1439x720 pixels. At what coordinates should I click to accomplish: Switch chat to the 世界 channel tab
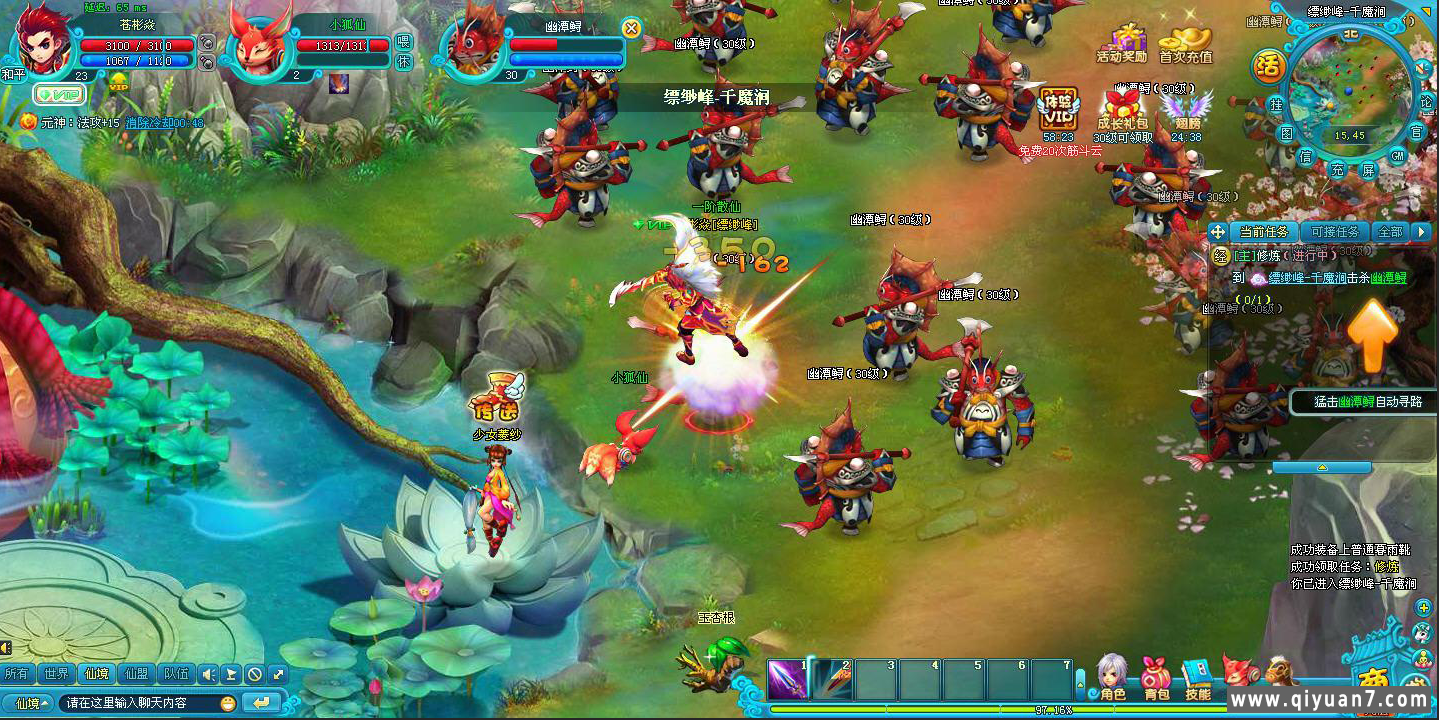[x=57, y=674]
